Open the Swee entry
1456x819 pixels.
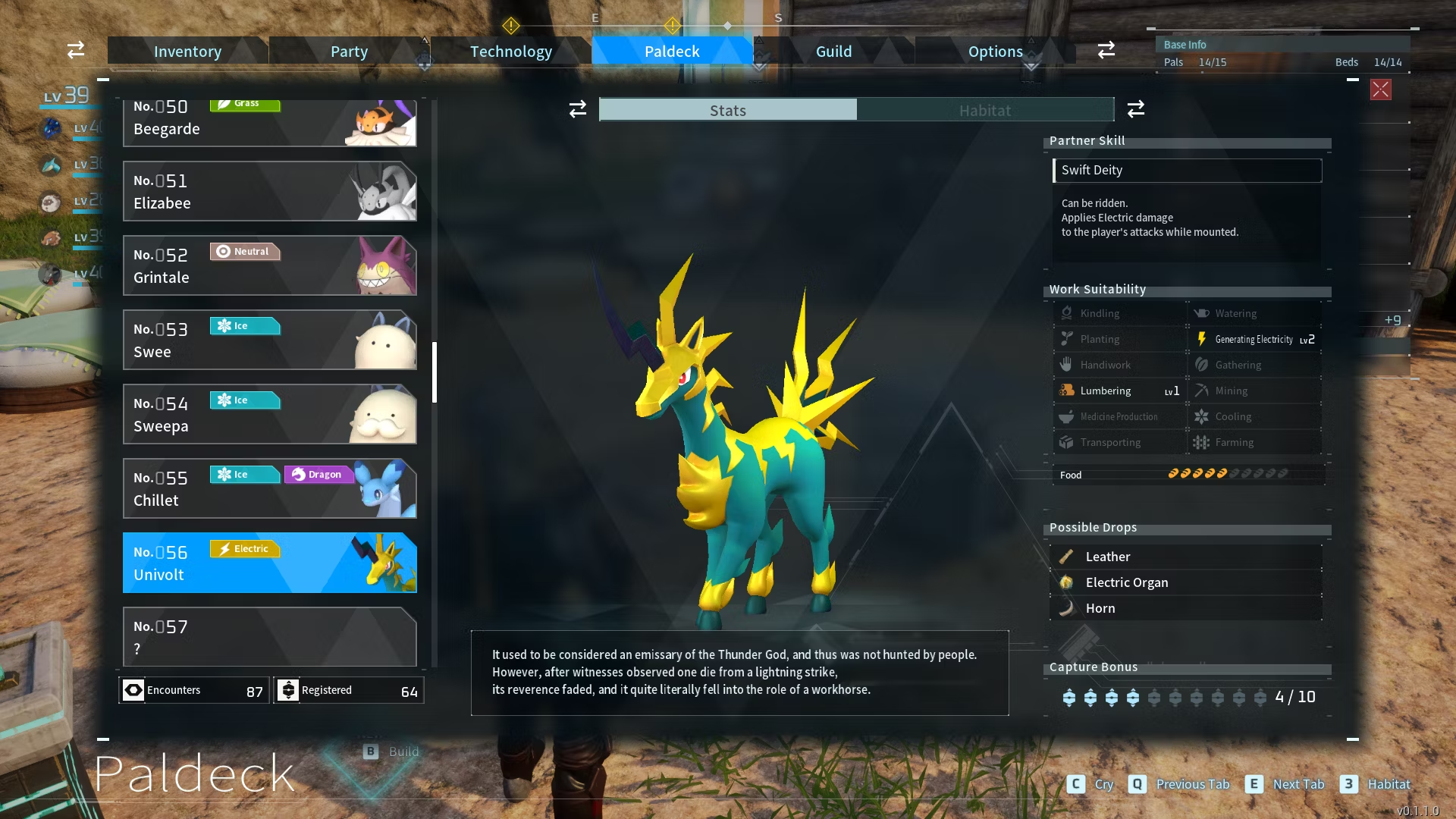(x=269, y=340)
